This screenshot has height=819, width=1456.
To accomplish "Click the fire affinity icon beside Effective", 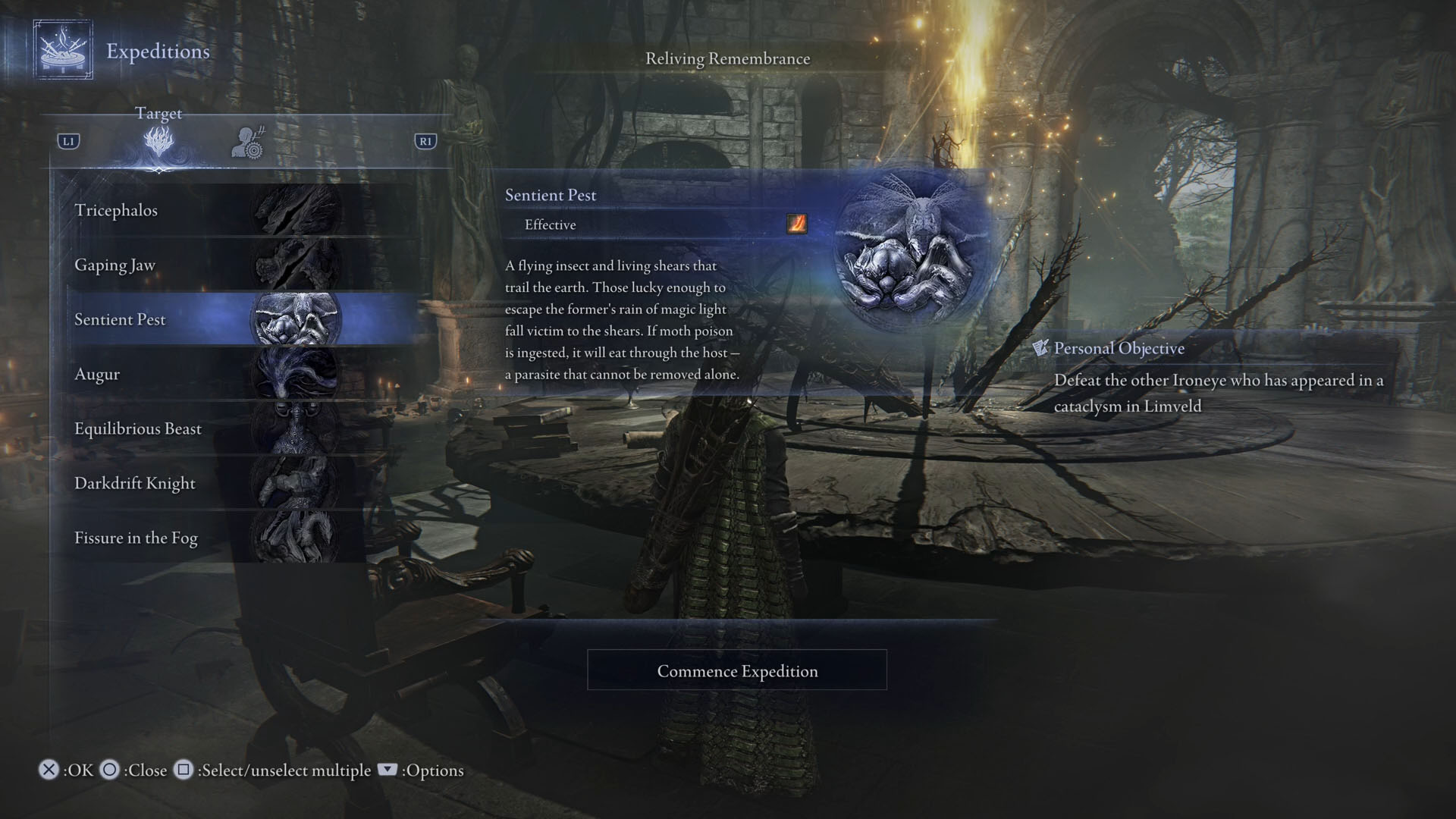I will (795, 224).
